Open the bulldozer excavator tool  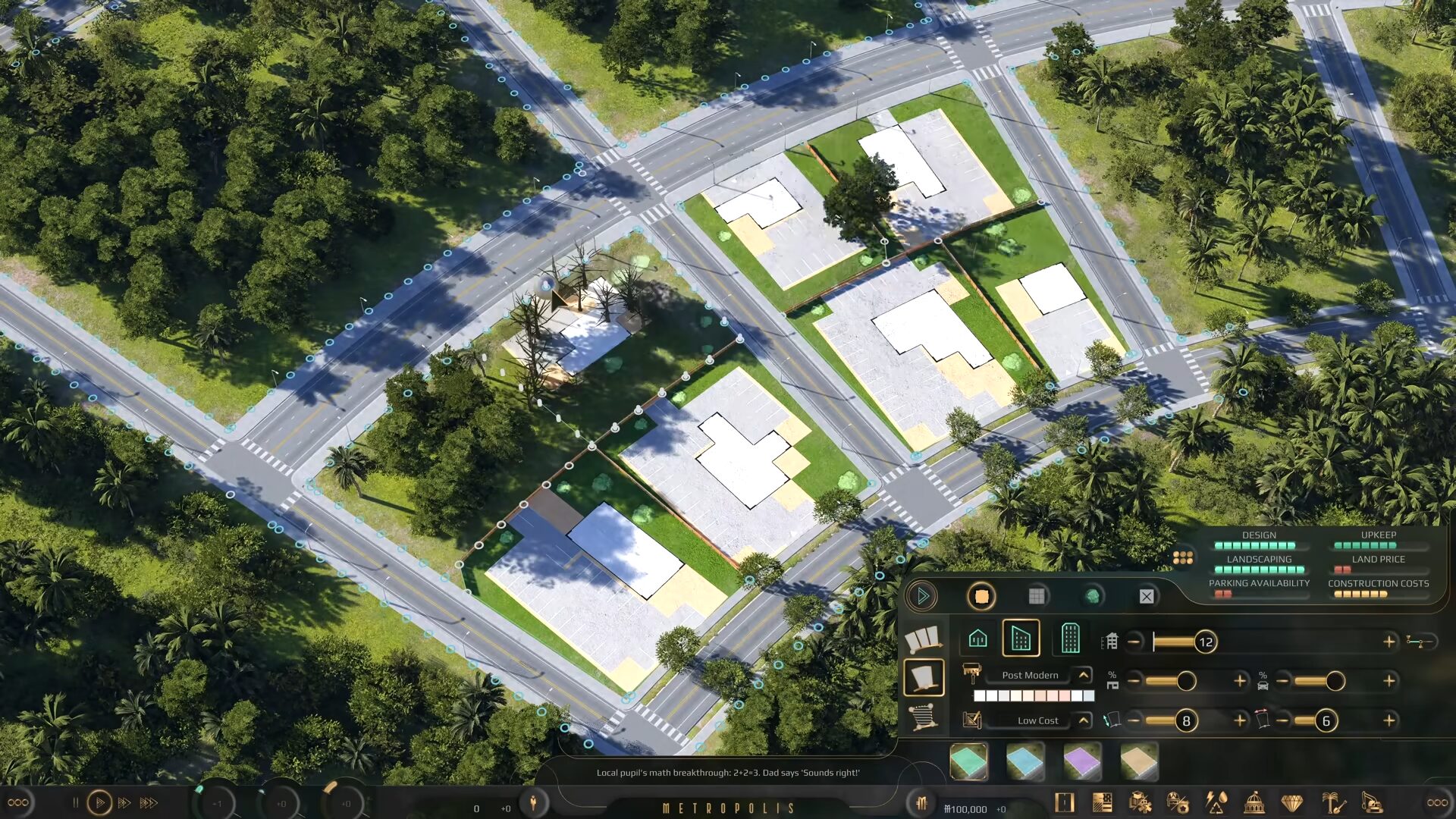(1372, 803)
